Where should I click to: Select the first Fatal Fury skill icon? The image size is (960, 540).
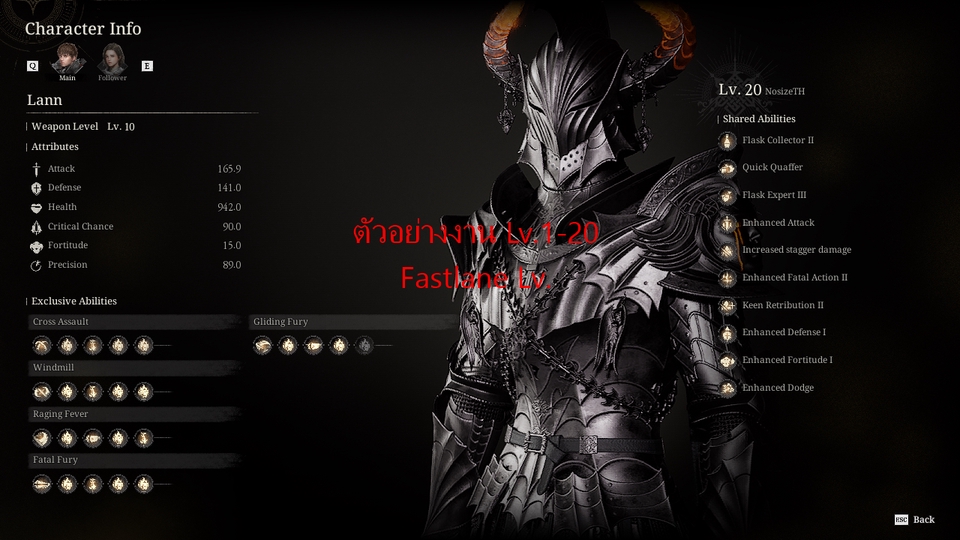pyautogui.click(x=42, y=483)
